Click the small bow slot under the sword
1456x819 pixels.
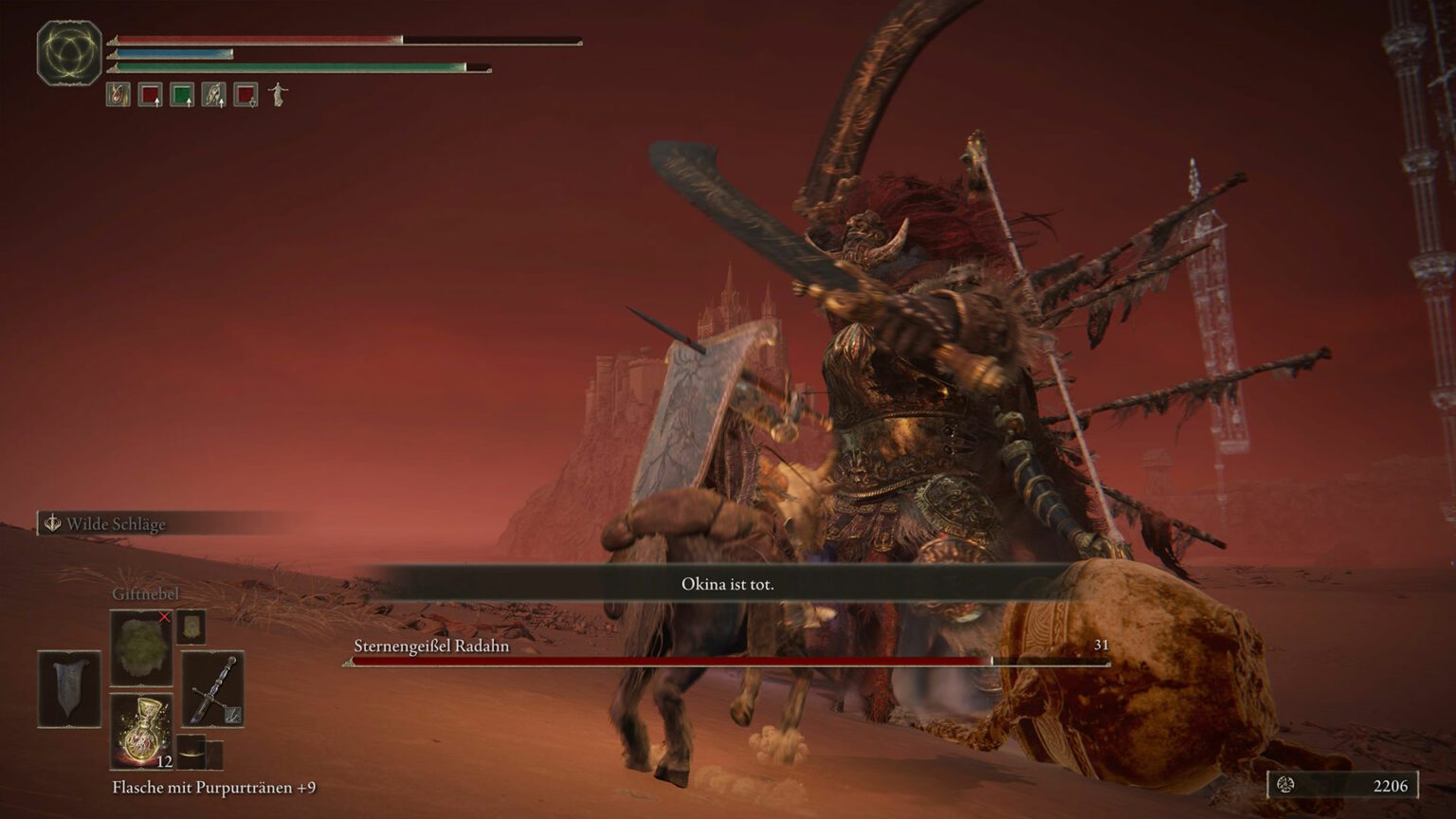pos(192,752)
